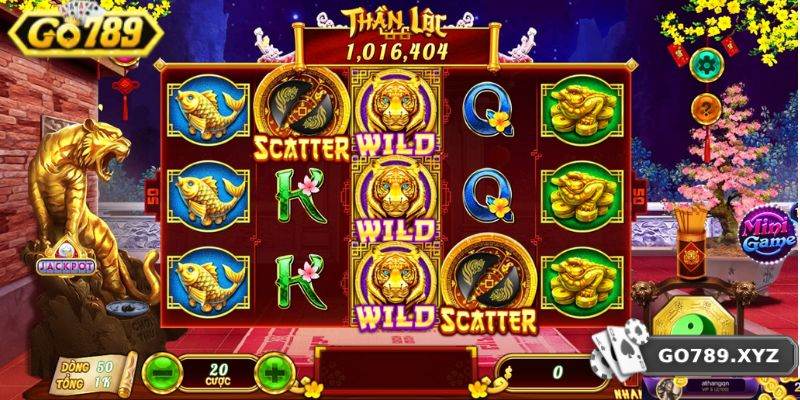800x400 pixels.
Task: Open help with the orange question mark icon
Action: 708,106
